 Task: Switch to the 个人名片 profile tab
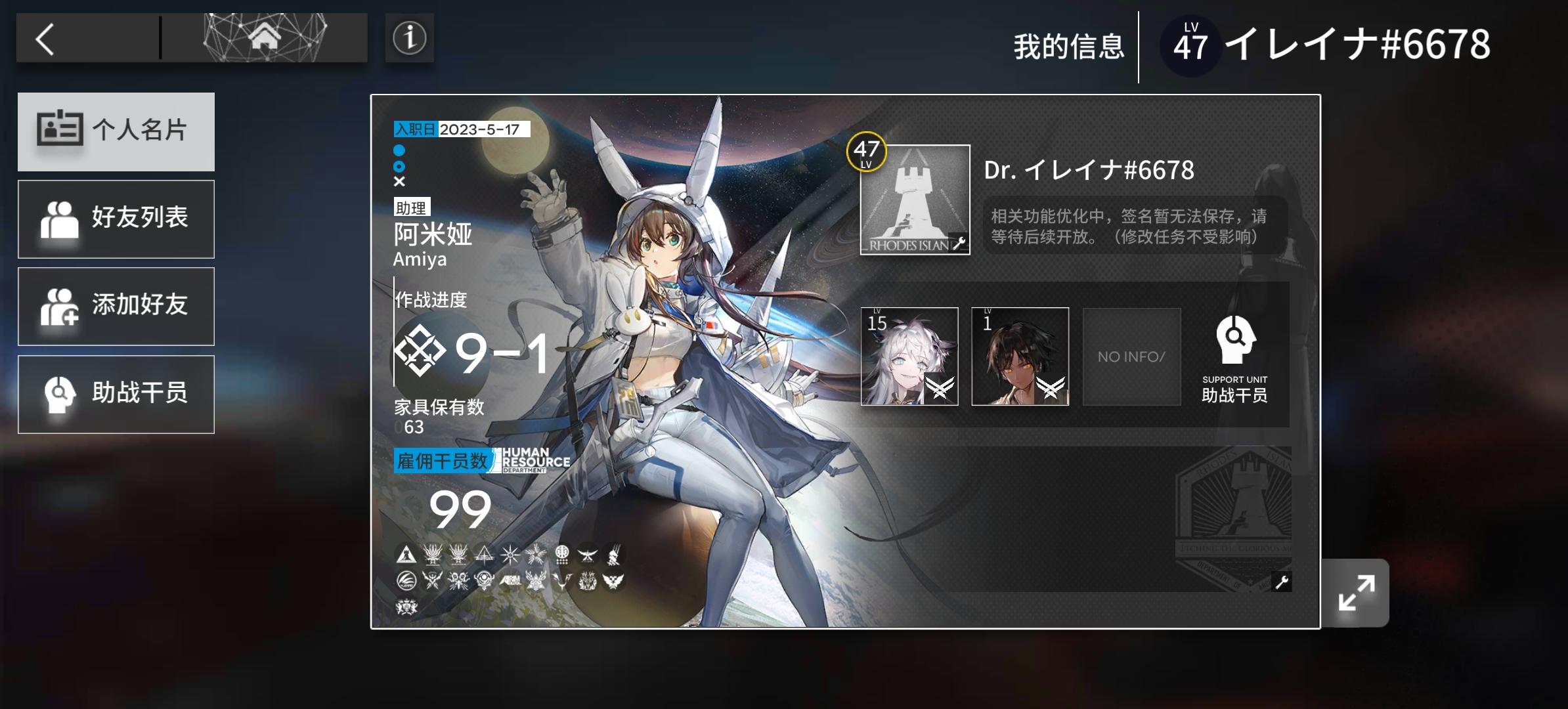click(116, 131)
